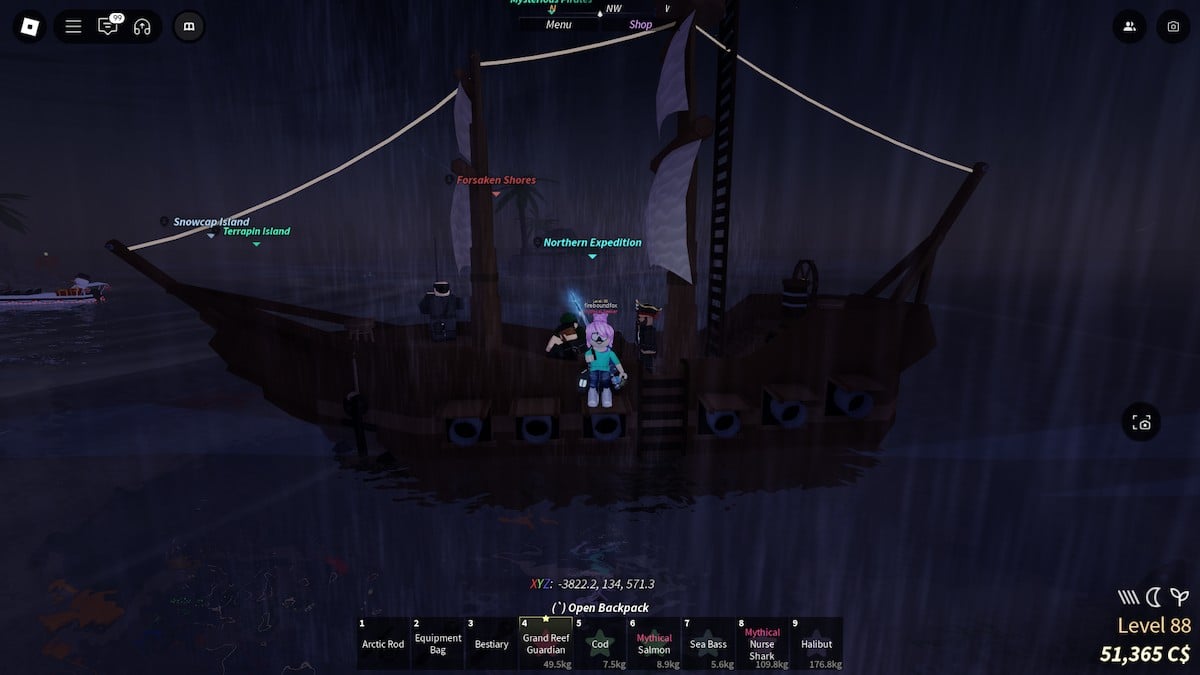Open the hamburger menu
The image size is (1200, 675).
(73, 27)
